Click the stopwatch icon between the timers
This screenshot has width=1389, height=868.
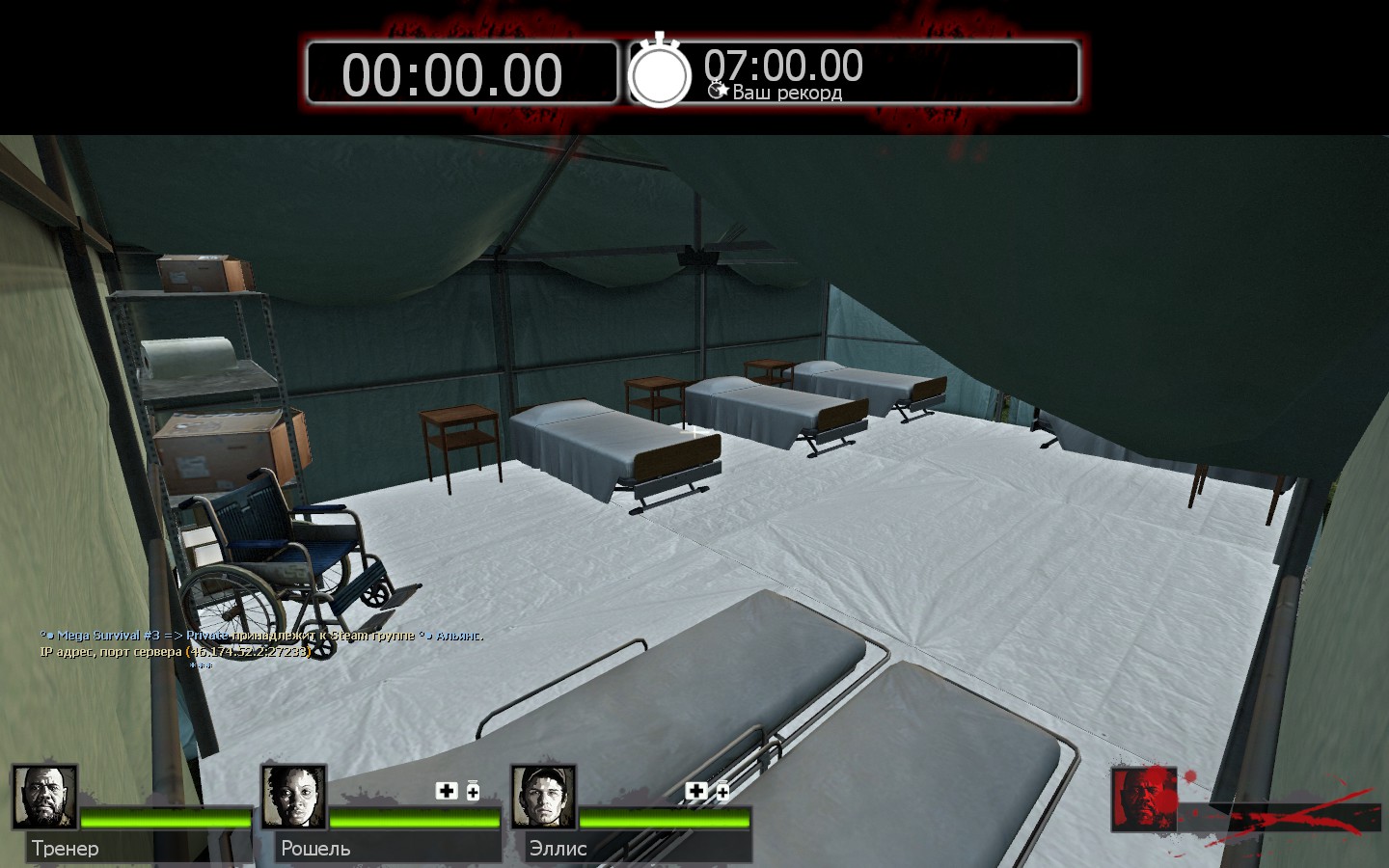point(660,71)
